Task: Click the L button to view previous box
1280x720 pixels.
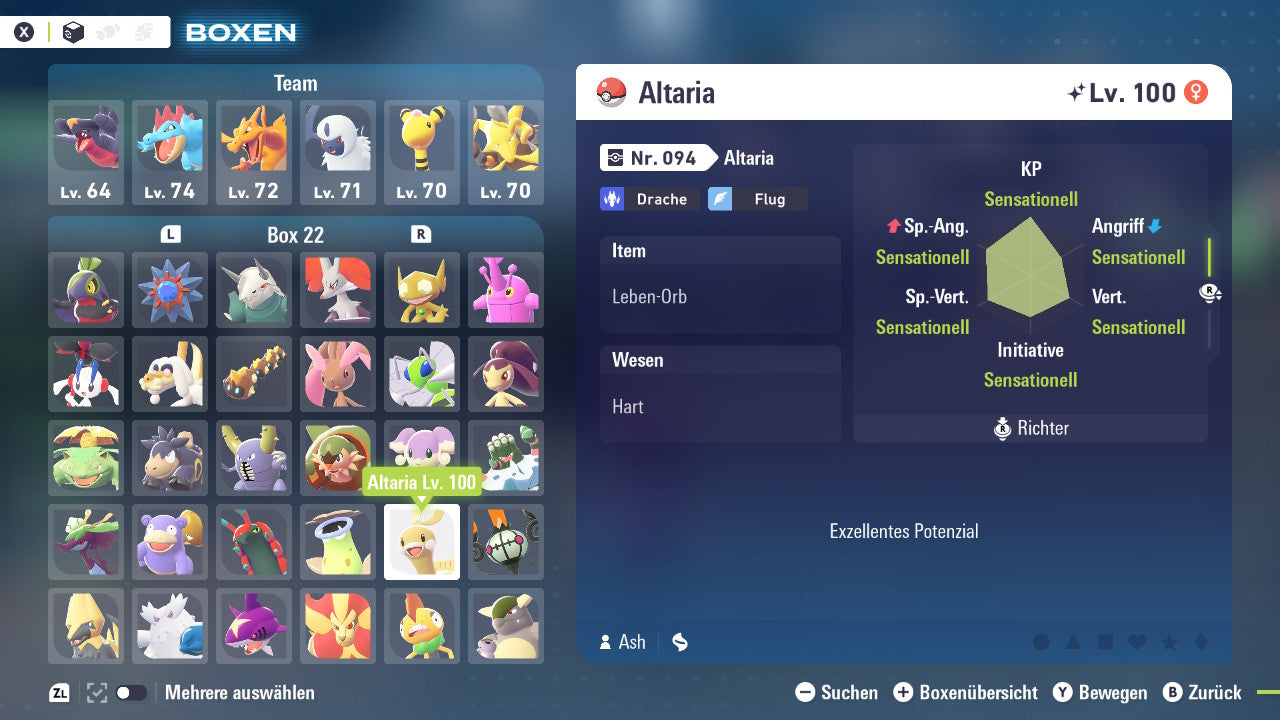Action: click(x=170, y=234)
